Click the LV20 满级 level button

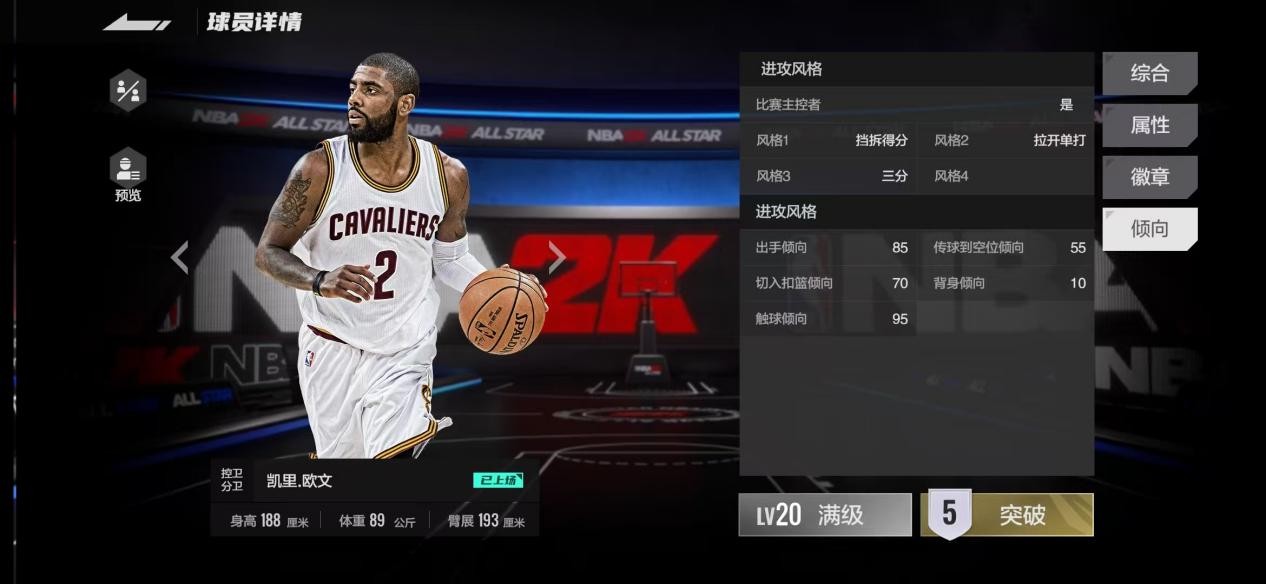coord(825,515)
